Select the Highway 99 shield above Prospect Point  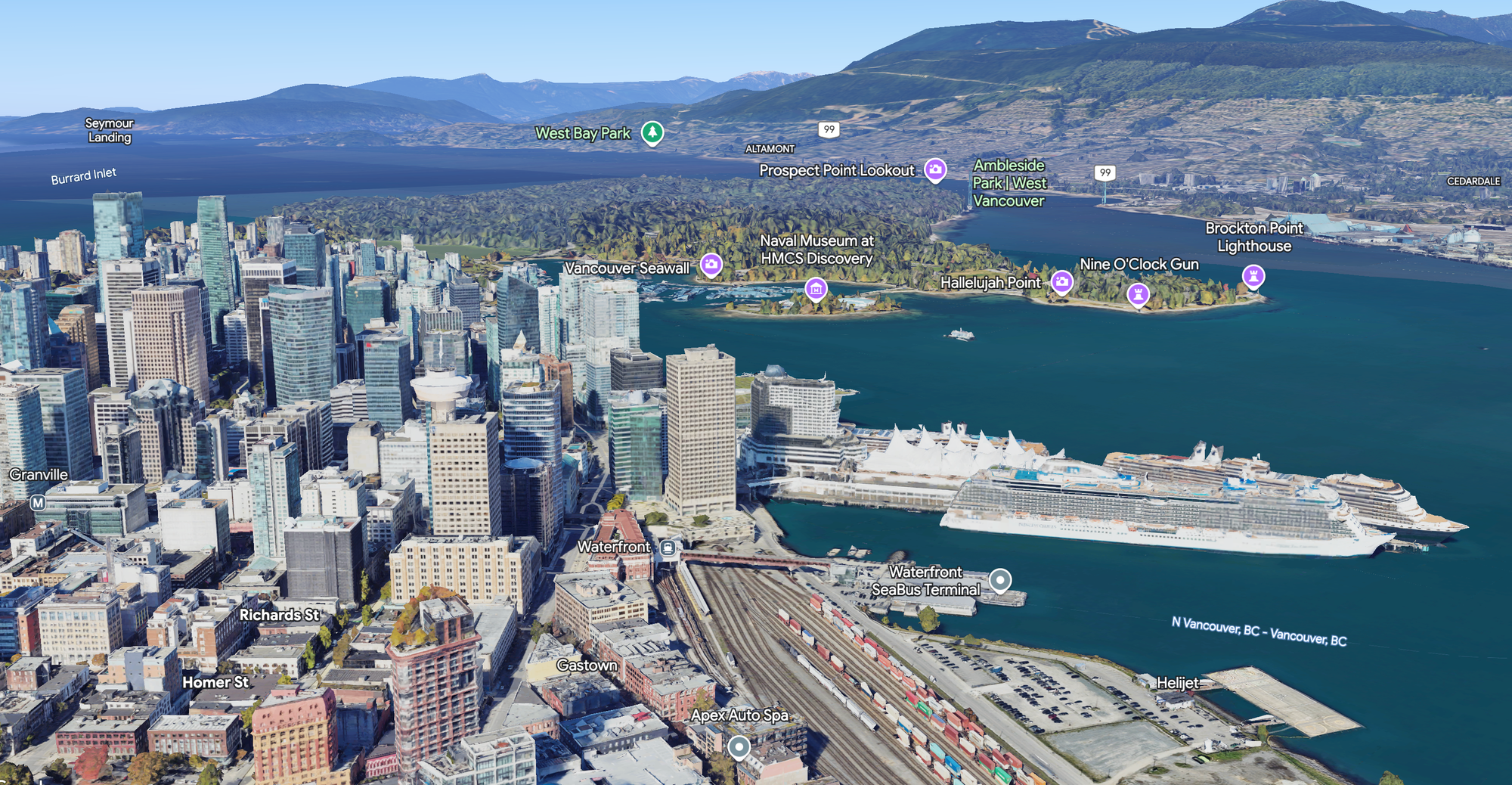coord(829,128)
